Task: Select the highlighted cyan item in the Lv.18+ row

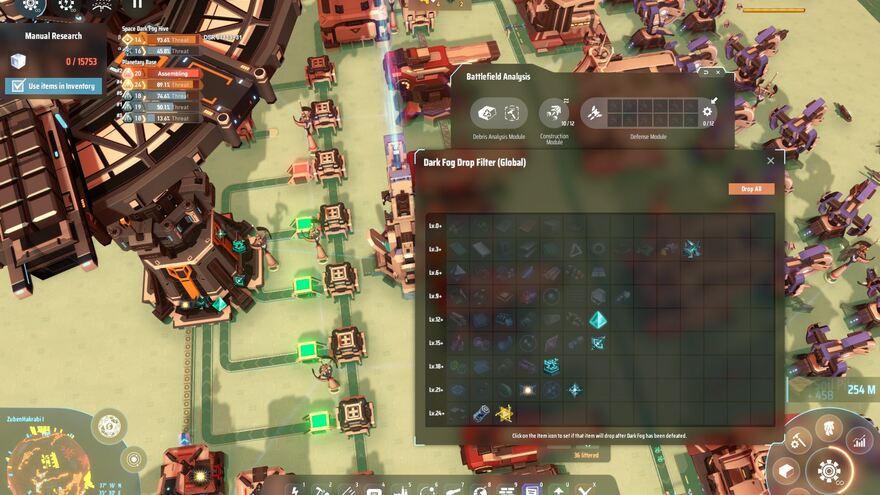Action: click(551, 366)
